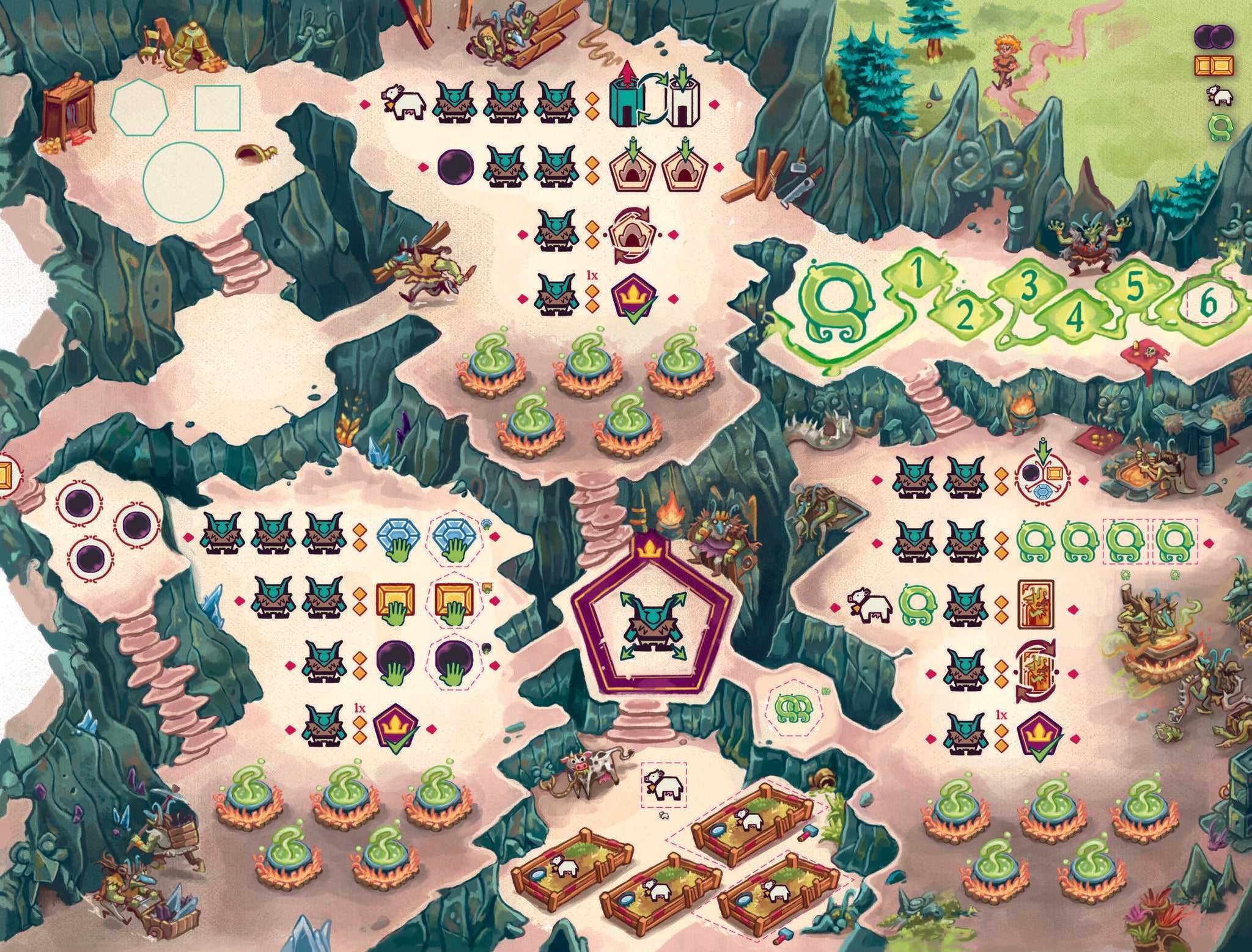Click the two black orbs resource icon

click(1213, 37)
